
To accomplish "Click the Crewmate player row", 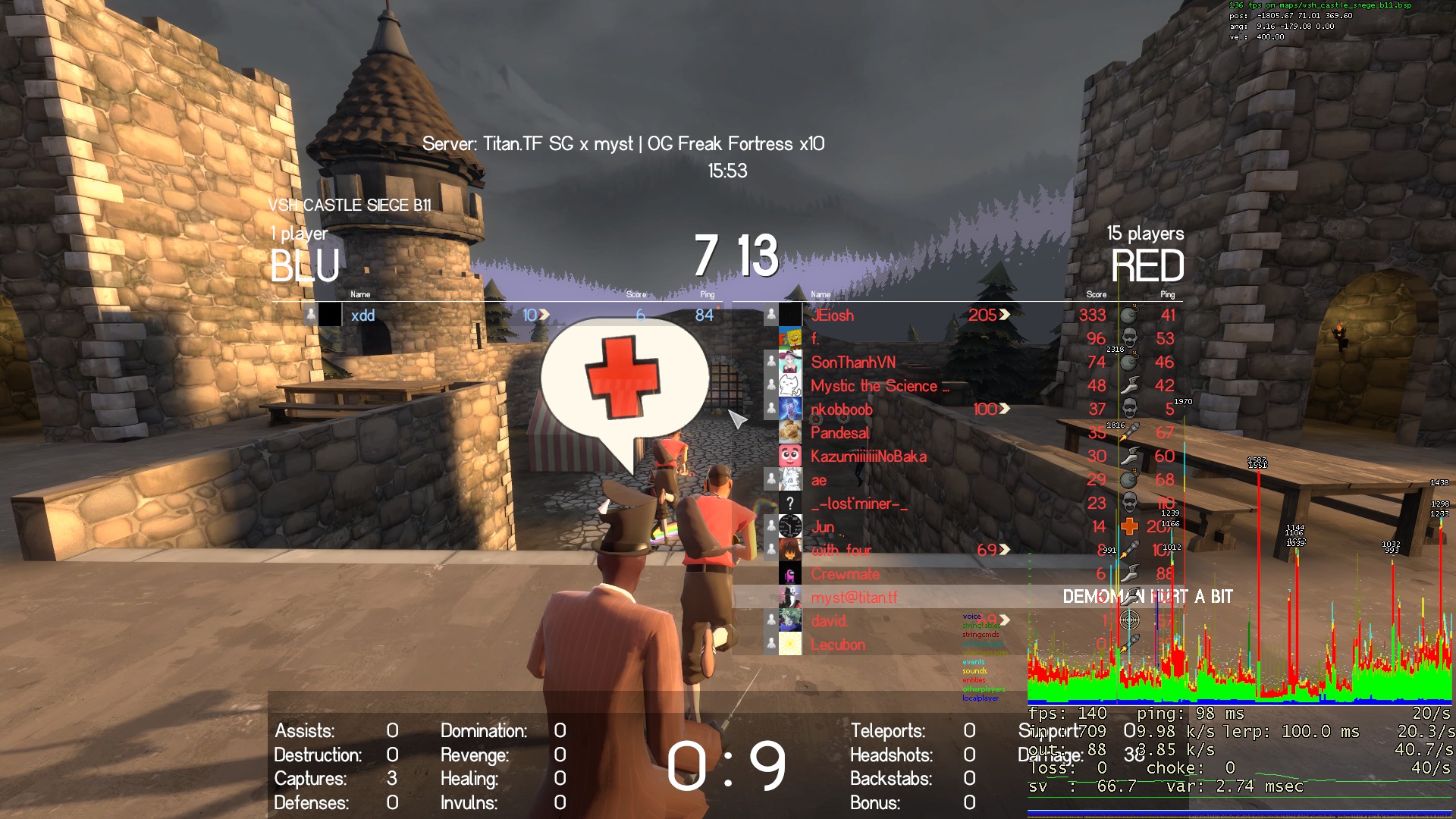I will (845, 574).
